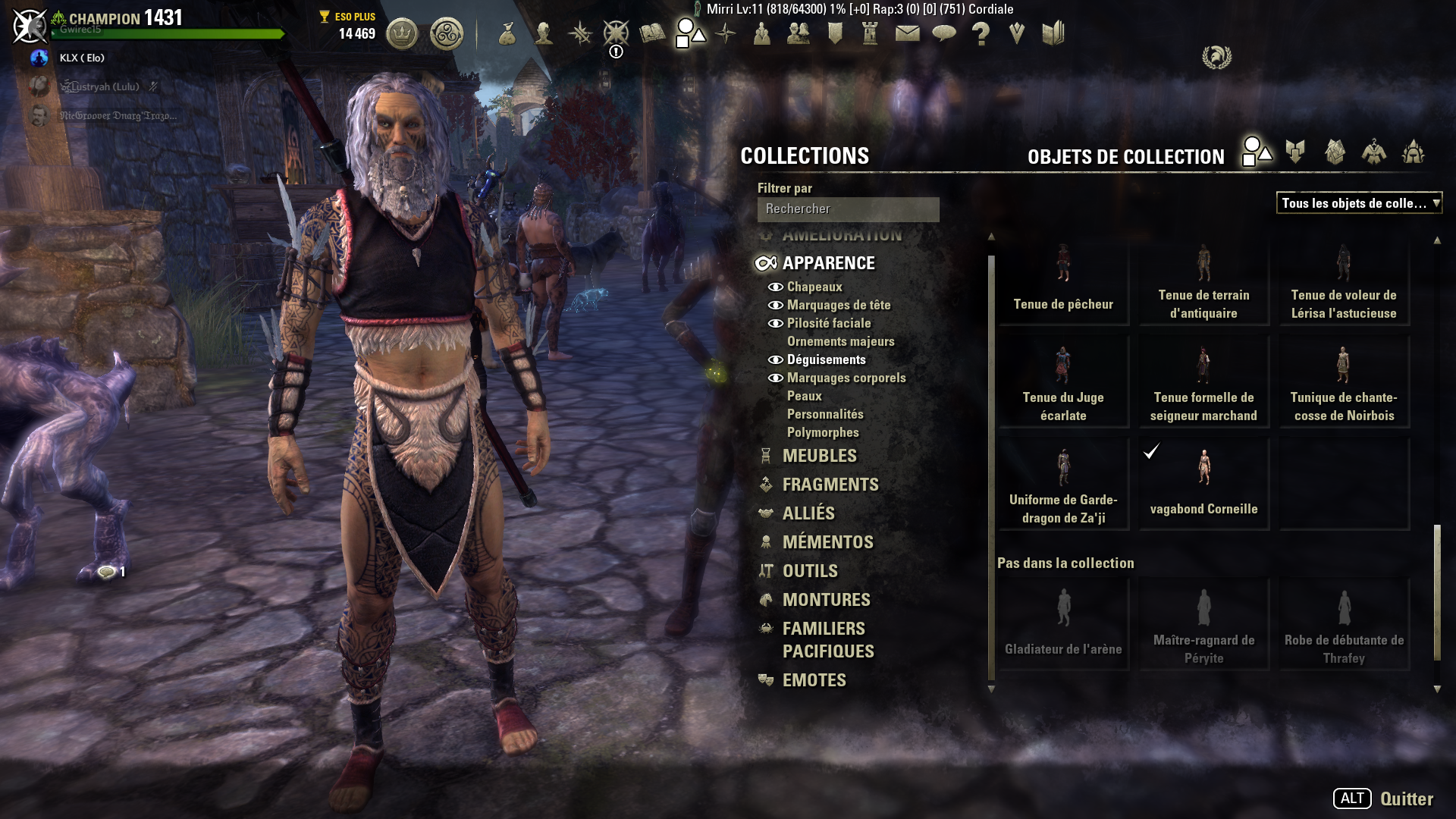Select the Polymorphes subcategory
This screenshot has width=1456, height=819.
coord(823,432)
